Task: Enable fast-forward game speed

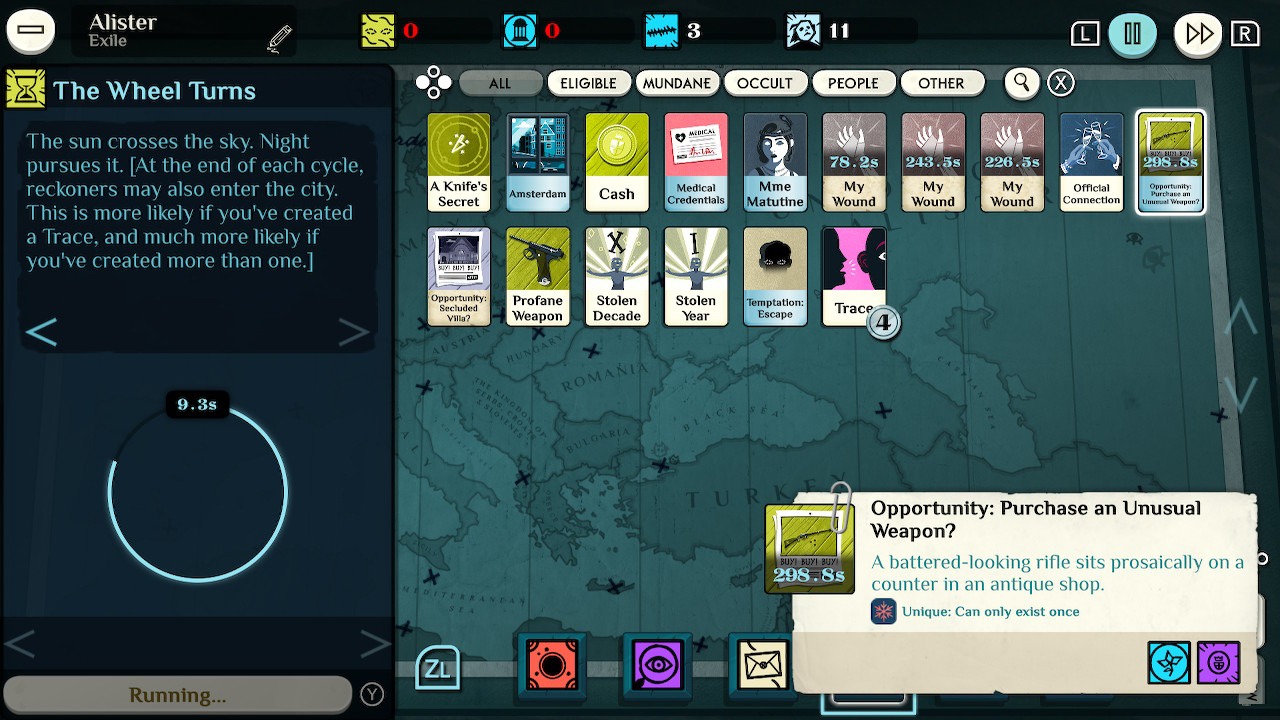Action: [1197, 33]
